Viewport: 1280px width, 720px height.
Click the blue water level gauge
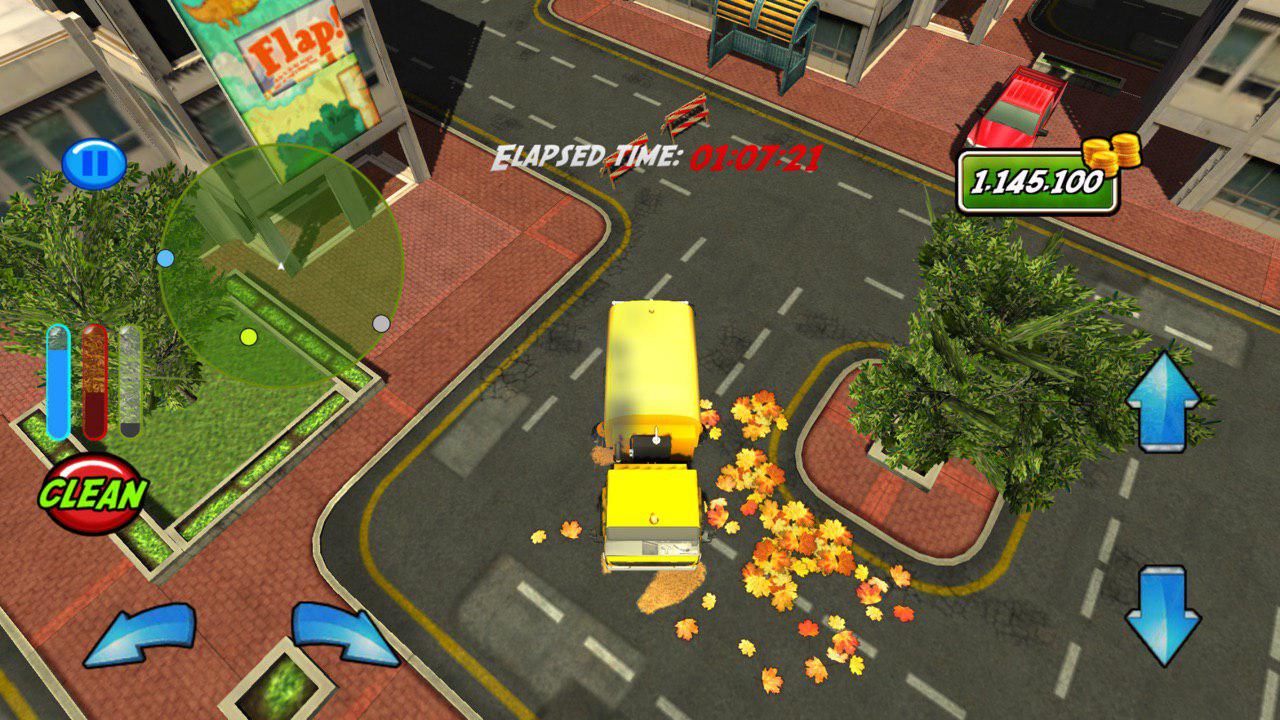pos(57,380)
